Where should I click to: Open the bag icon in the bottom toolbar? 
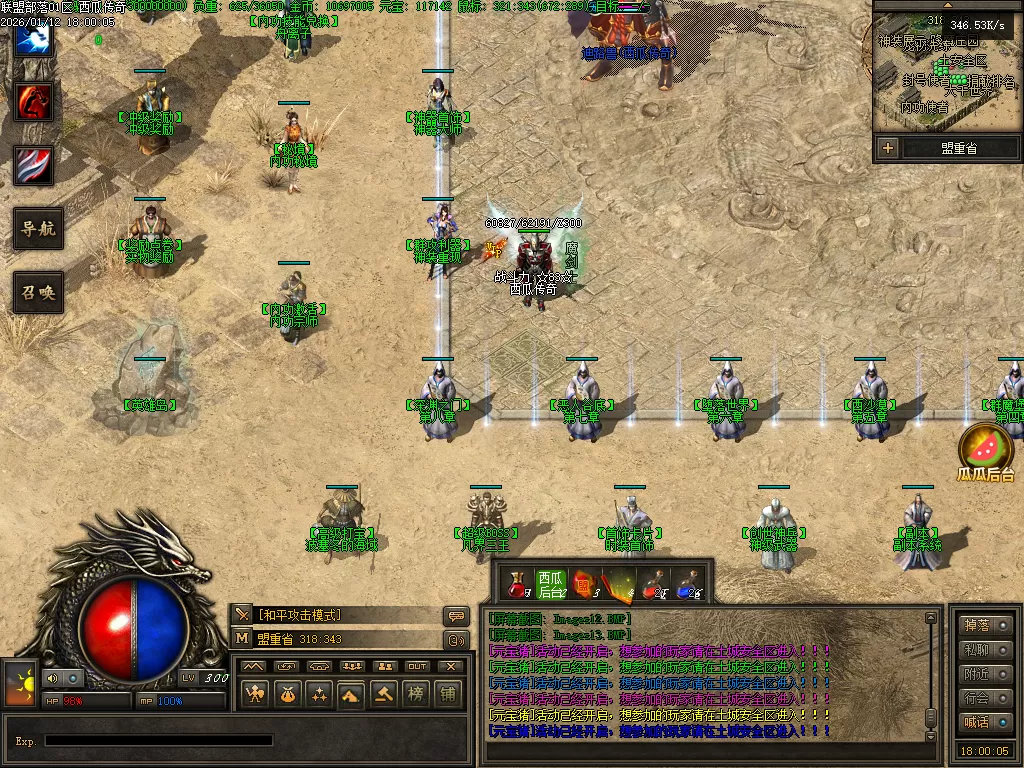click(x=287, y=694)
